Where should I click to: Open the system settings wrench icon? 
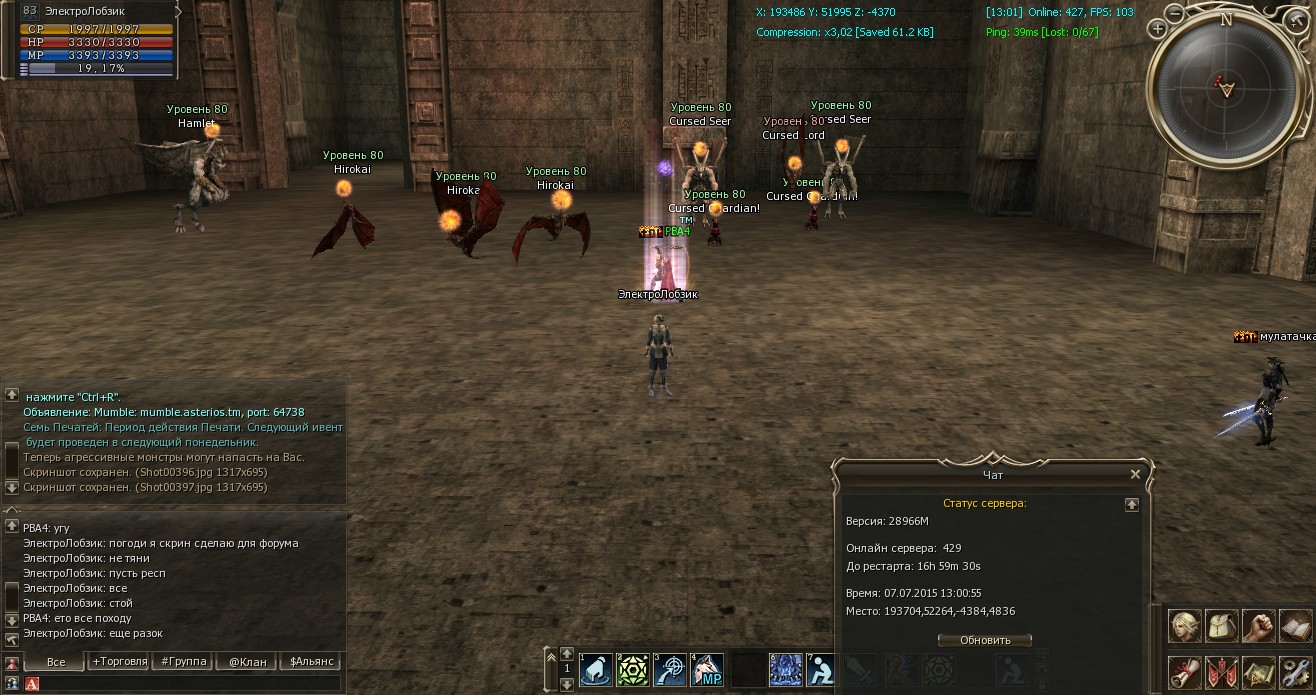(x=1296, y=673)
